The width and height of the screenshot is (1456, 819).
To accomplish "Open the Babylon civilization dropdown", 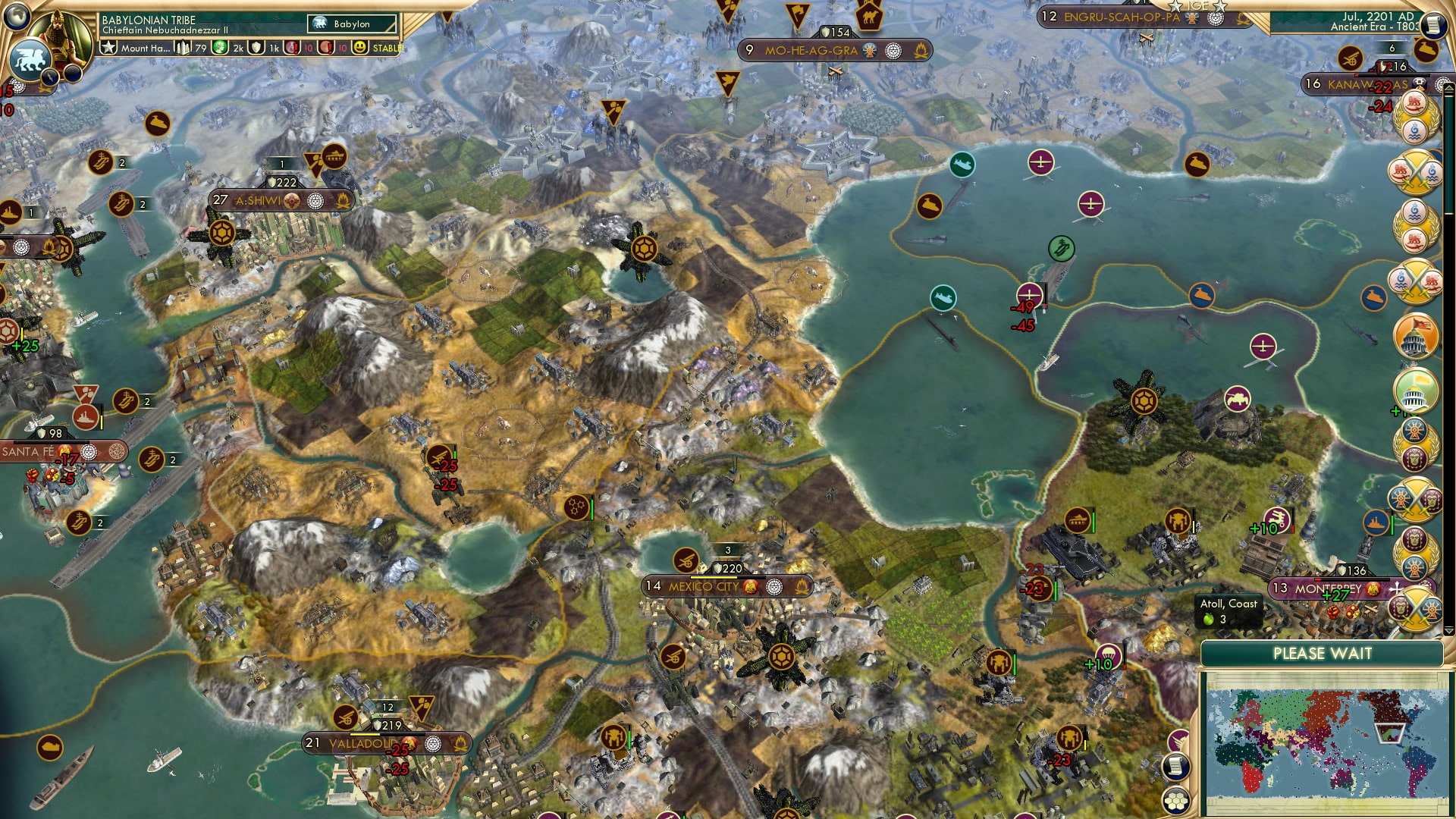I will coord(353,24).
